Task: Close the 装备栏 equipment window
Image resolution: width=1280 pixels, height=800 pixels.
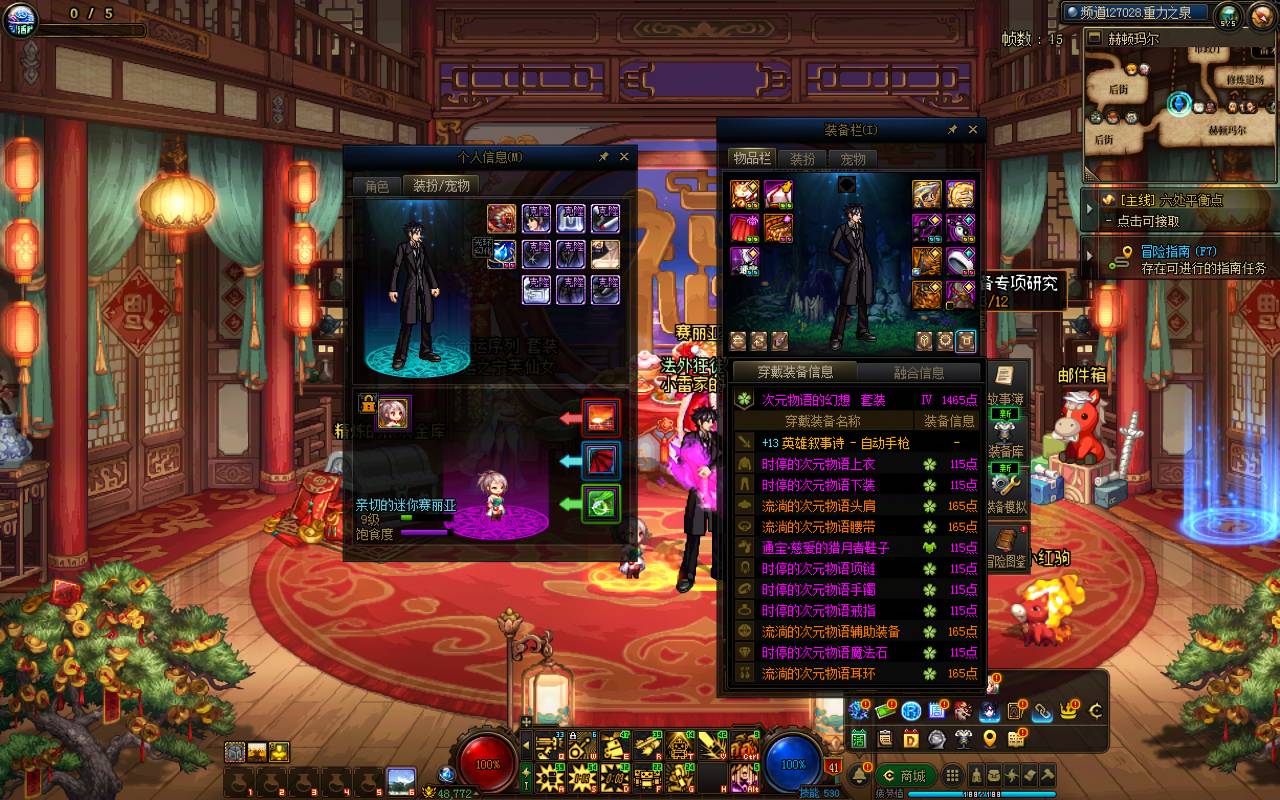Action: coord(972,130)
